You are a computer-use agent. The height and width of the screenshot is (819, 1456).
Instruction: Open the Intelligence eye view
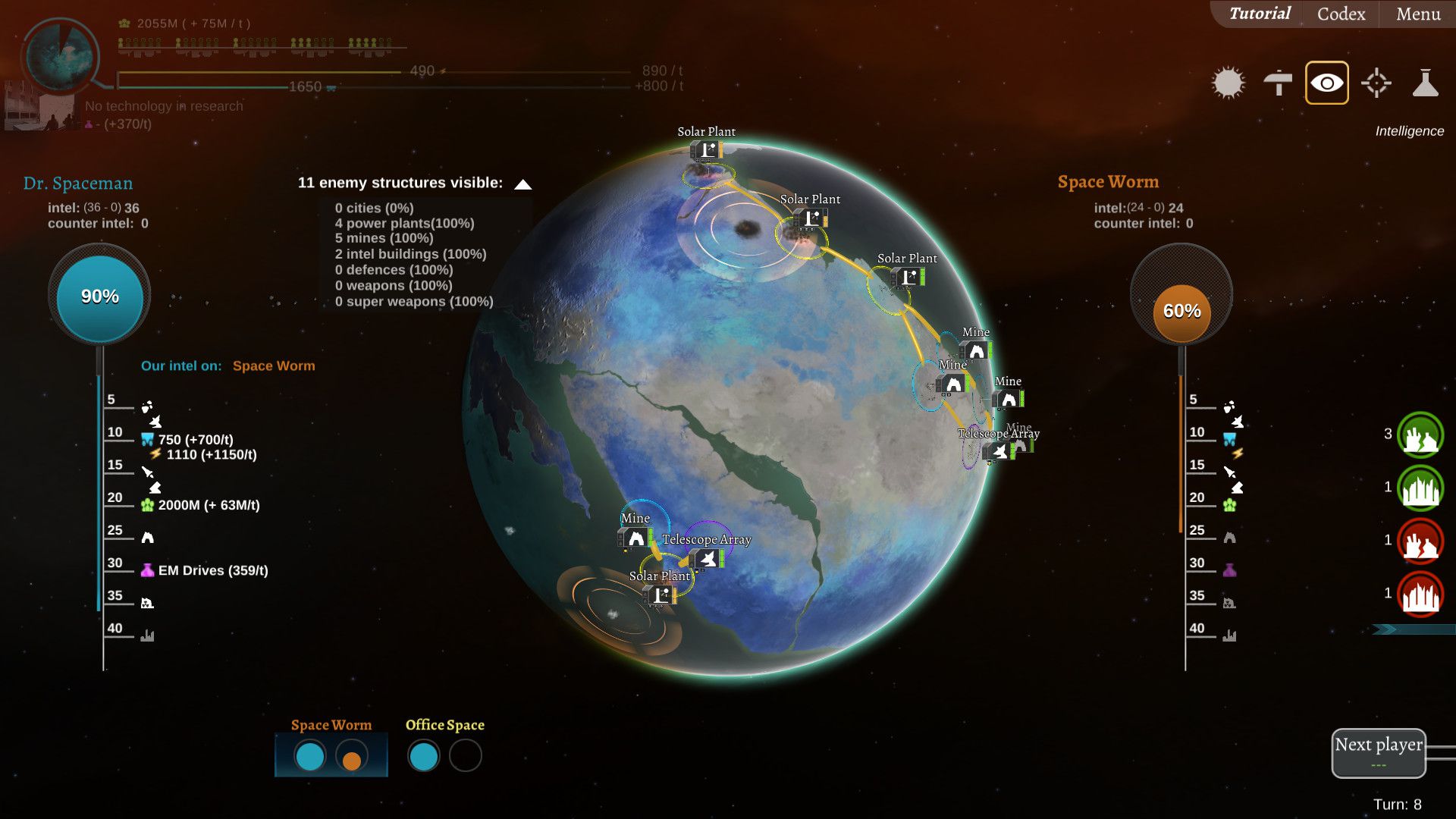(1326, 83)
